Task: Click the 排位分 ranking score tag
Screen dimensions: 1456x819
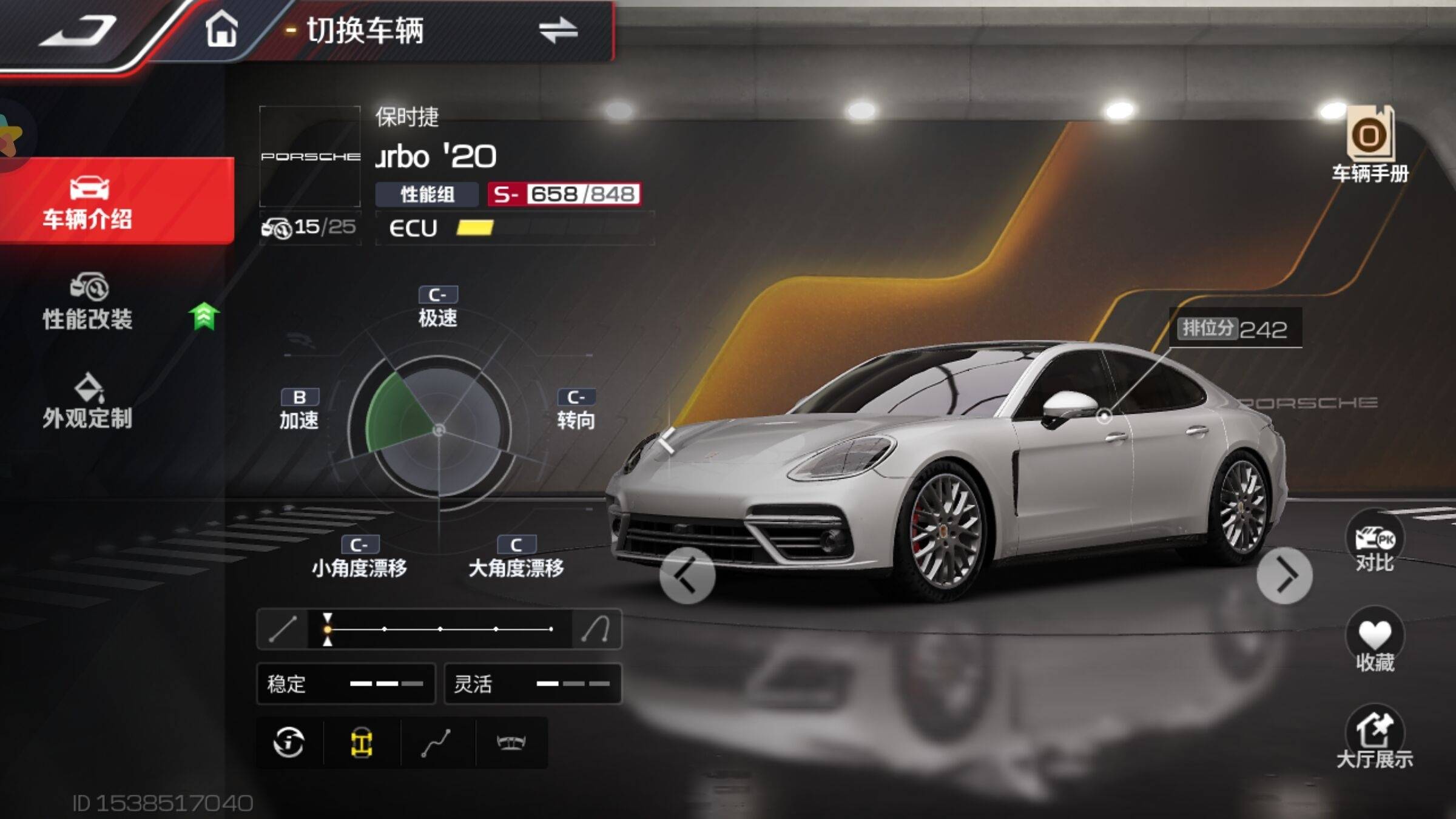Action: point(1235,329)
